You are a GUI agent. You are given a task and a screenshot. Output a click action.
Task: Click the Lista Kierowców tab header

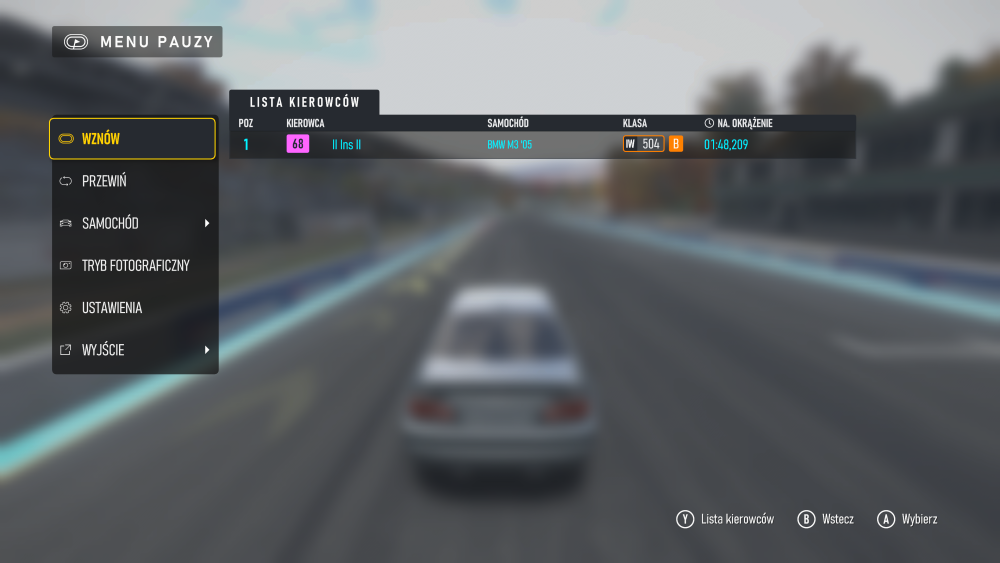304,102
